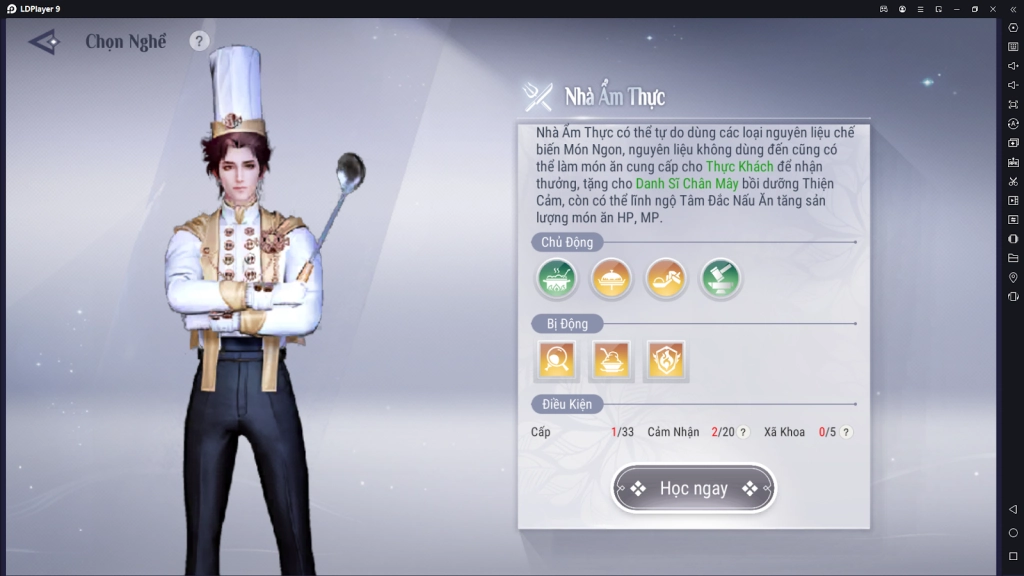The image size is (1024, 576).
Task: Open help beside Chọn Nghề title
Action: 199,41
